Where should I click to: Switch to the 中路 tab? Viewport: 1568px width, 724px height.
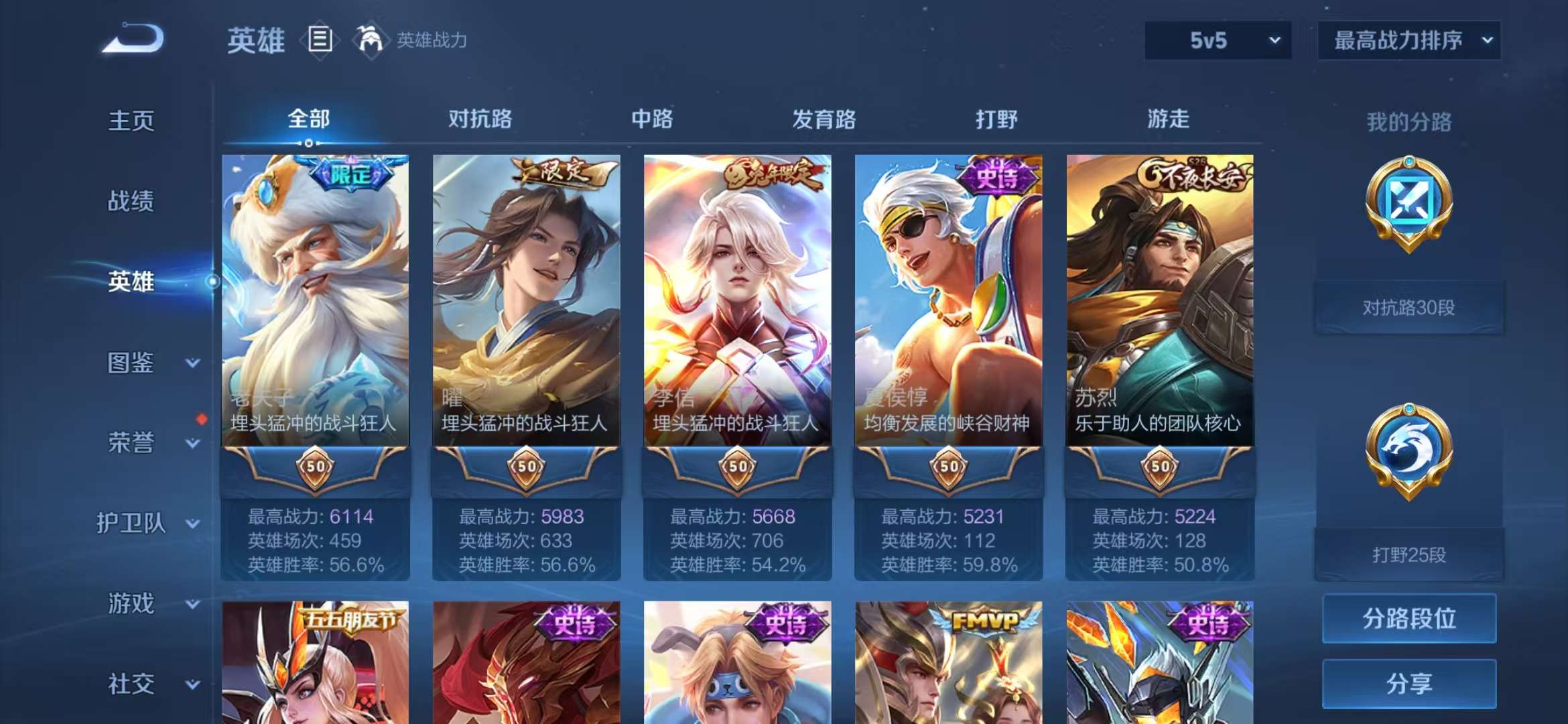653,119
